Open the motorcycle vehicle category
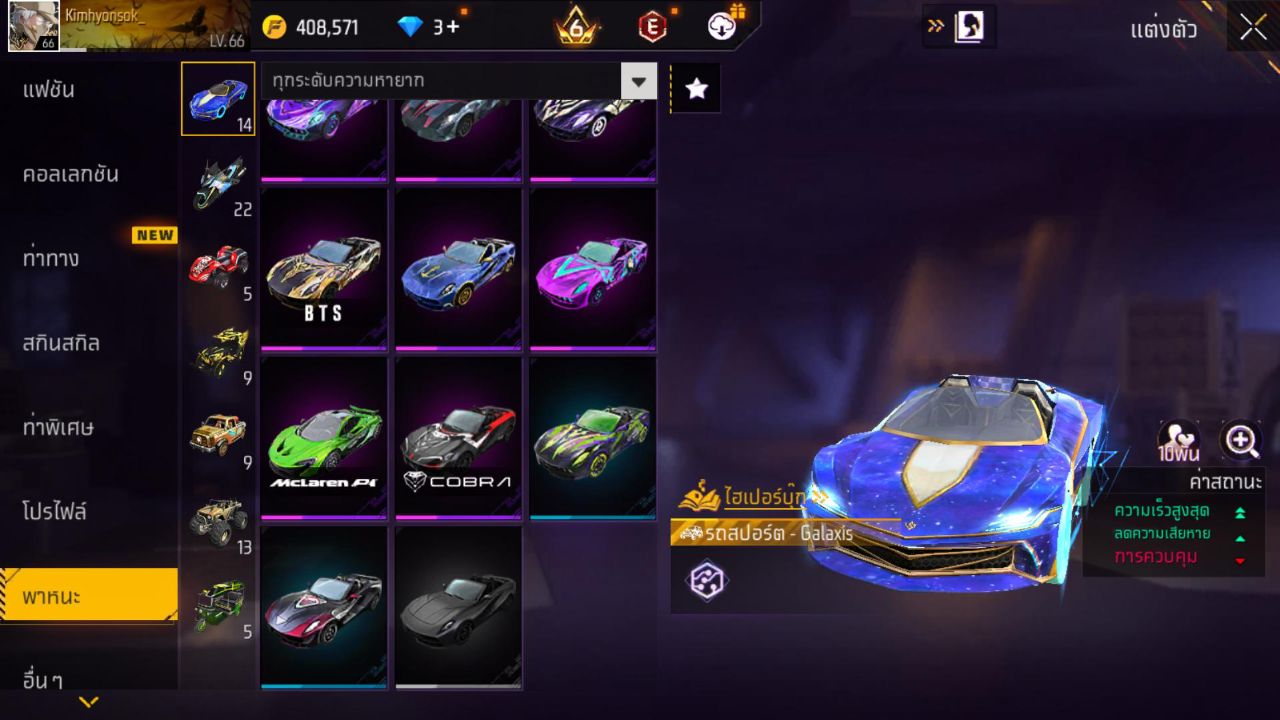This screenshot has width=1280, height=720. 218,180
